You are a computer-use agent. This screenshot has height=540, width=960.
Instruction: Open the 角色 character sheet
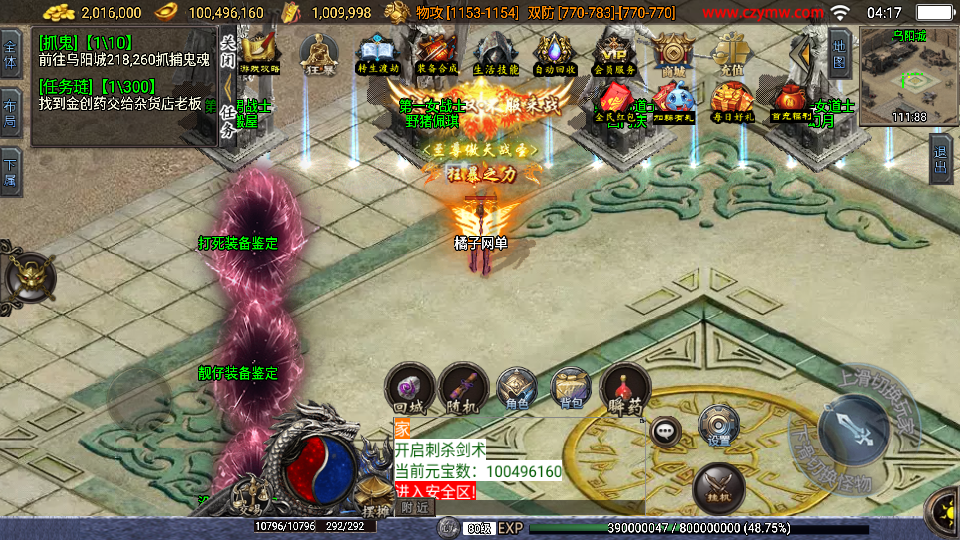tap(517, 389)
